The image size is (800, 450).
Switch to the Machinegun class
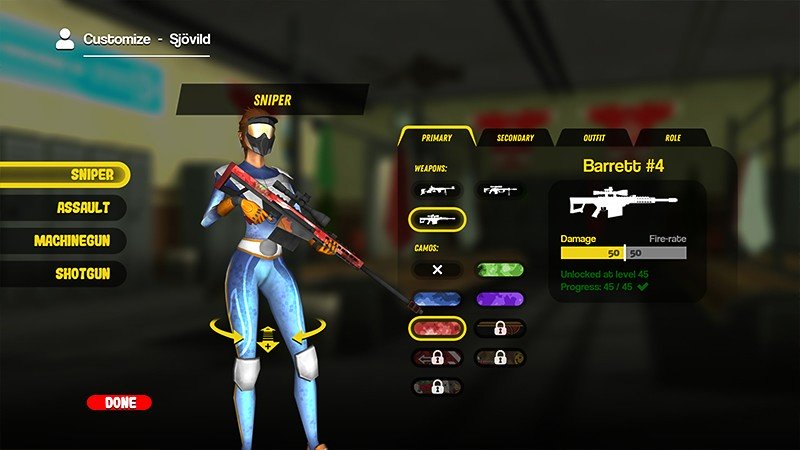(x=64, y=241)
